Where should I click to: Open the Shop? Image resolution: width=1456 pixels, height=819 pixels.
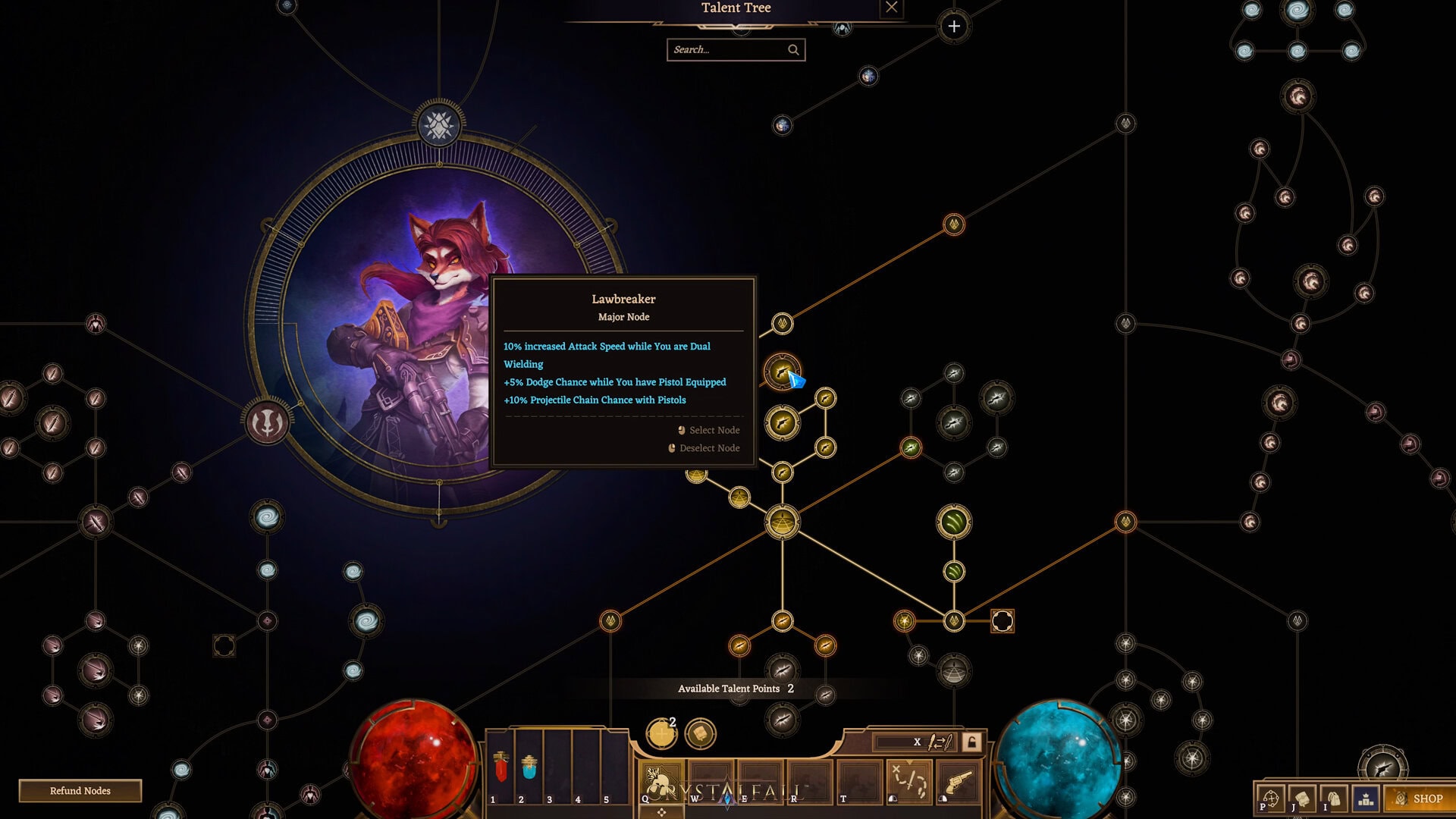point(1419,799)
